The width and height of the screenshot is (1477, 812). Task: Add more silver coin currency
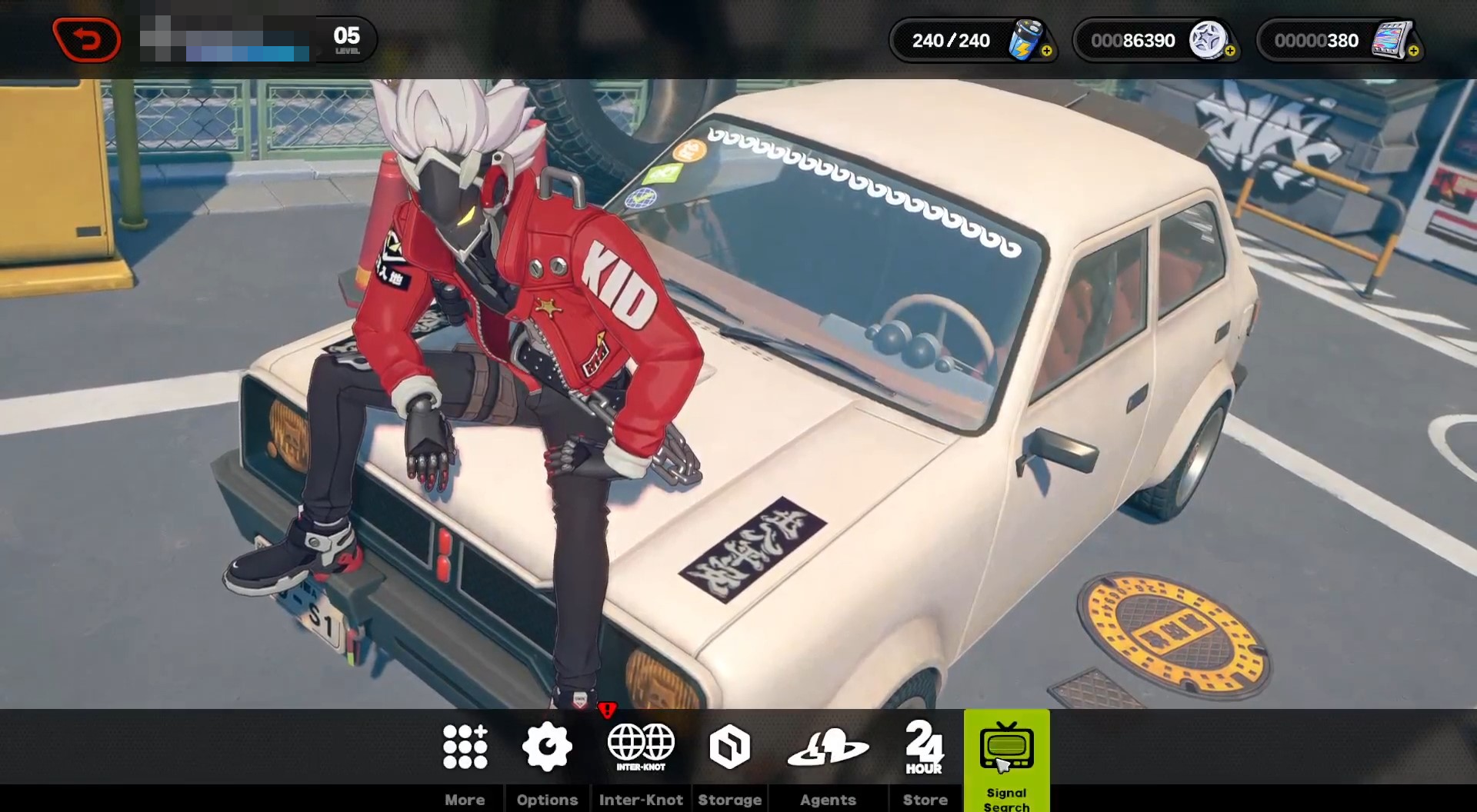1230,52
